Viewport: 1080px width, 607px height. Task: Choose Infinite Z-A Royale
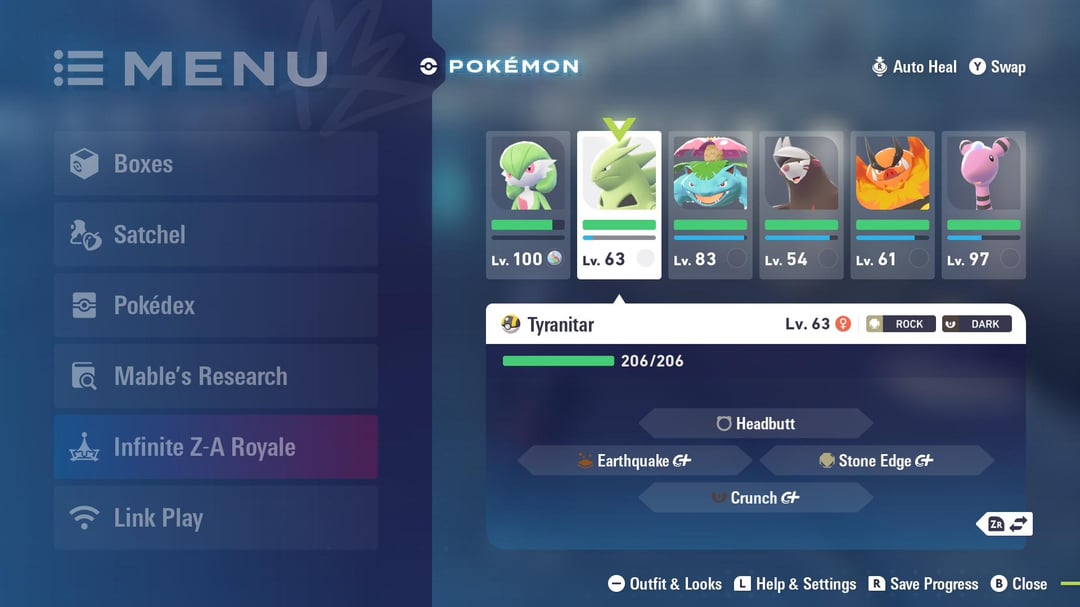point(216,447)
